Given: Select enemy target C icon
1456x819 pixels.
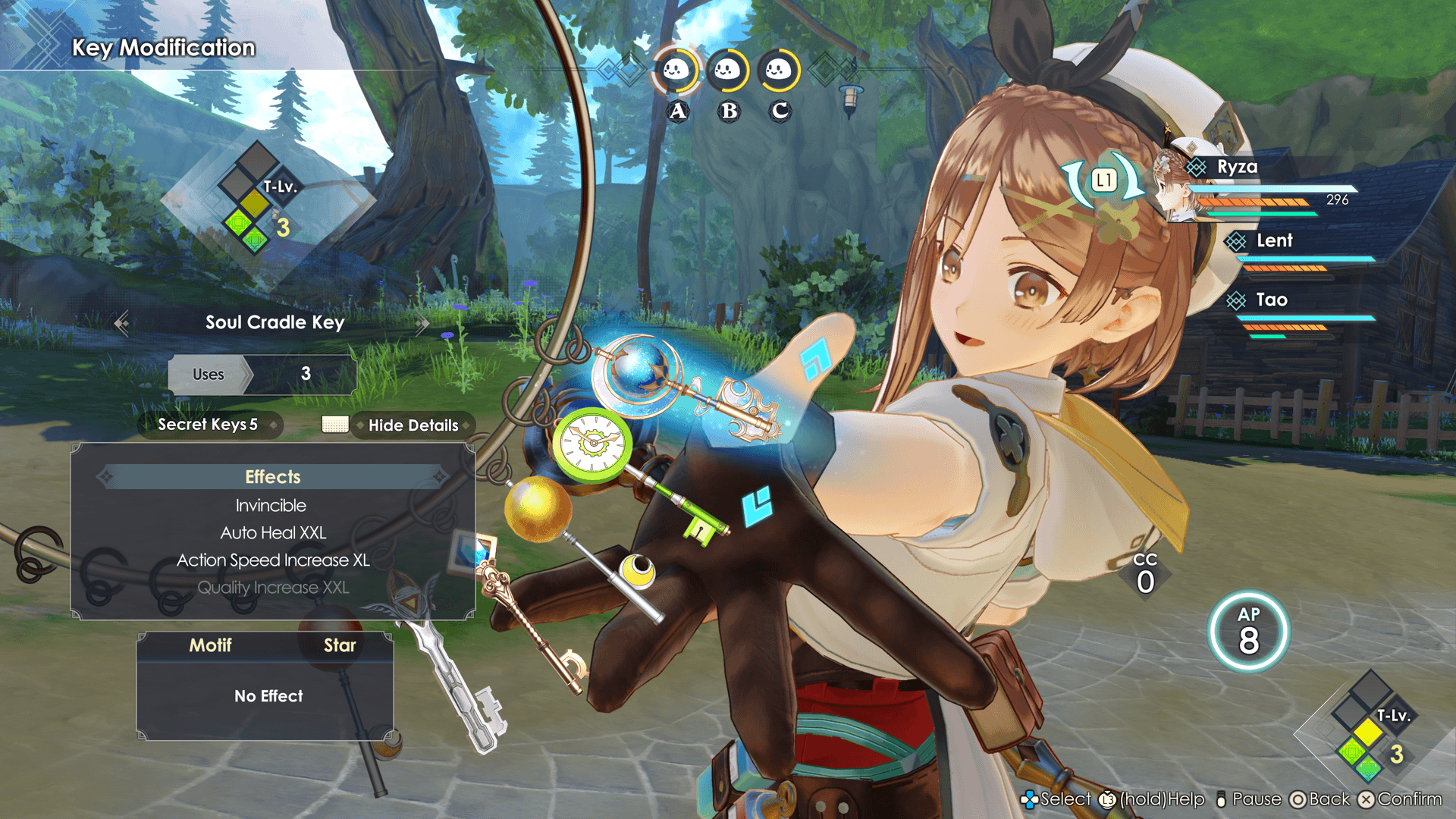Looking at the screenshot, I should click(779, 72).
